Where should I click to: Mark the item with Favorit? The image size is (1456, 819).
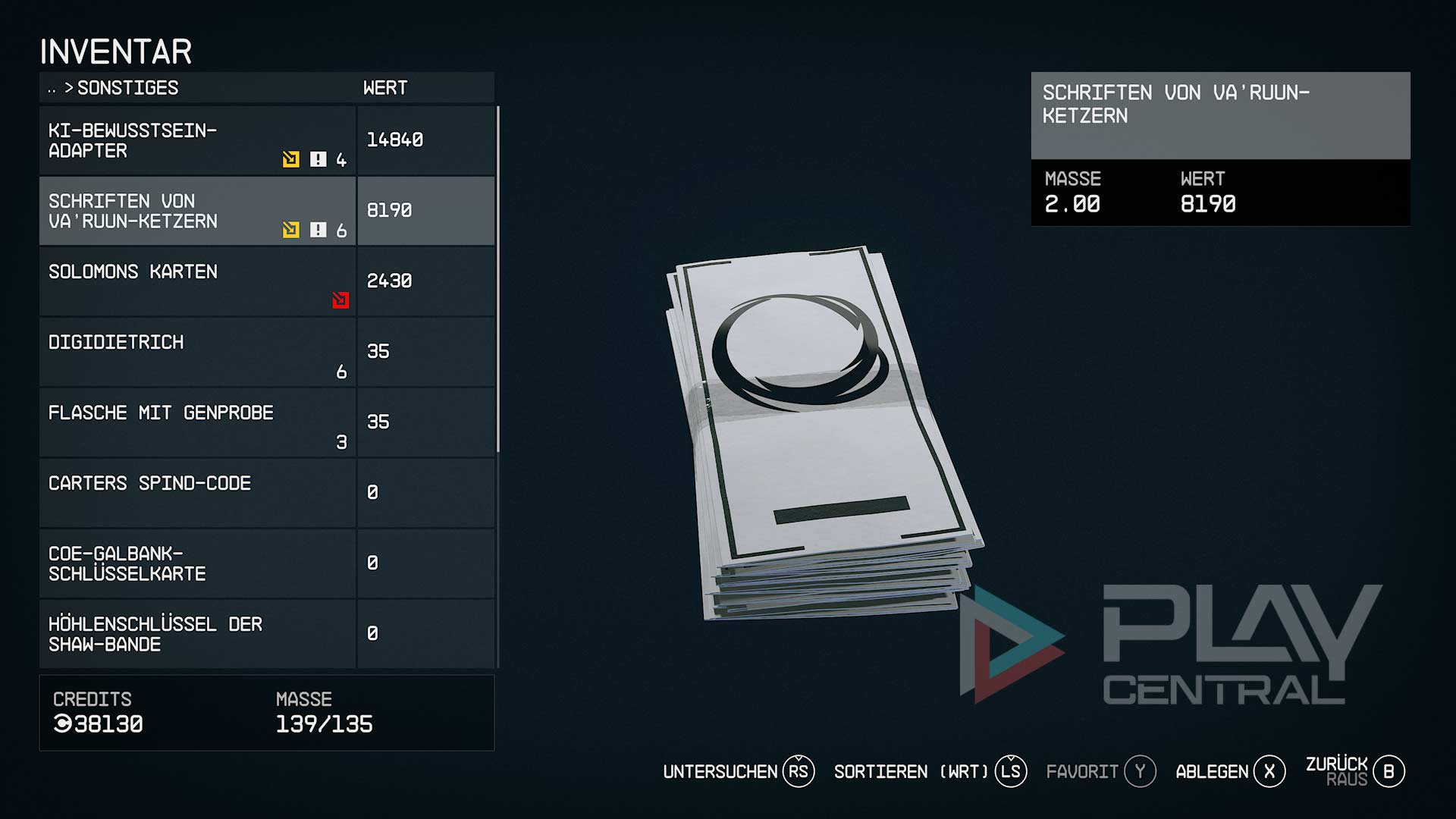coord(1100,772)
